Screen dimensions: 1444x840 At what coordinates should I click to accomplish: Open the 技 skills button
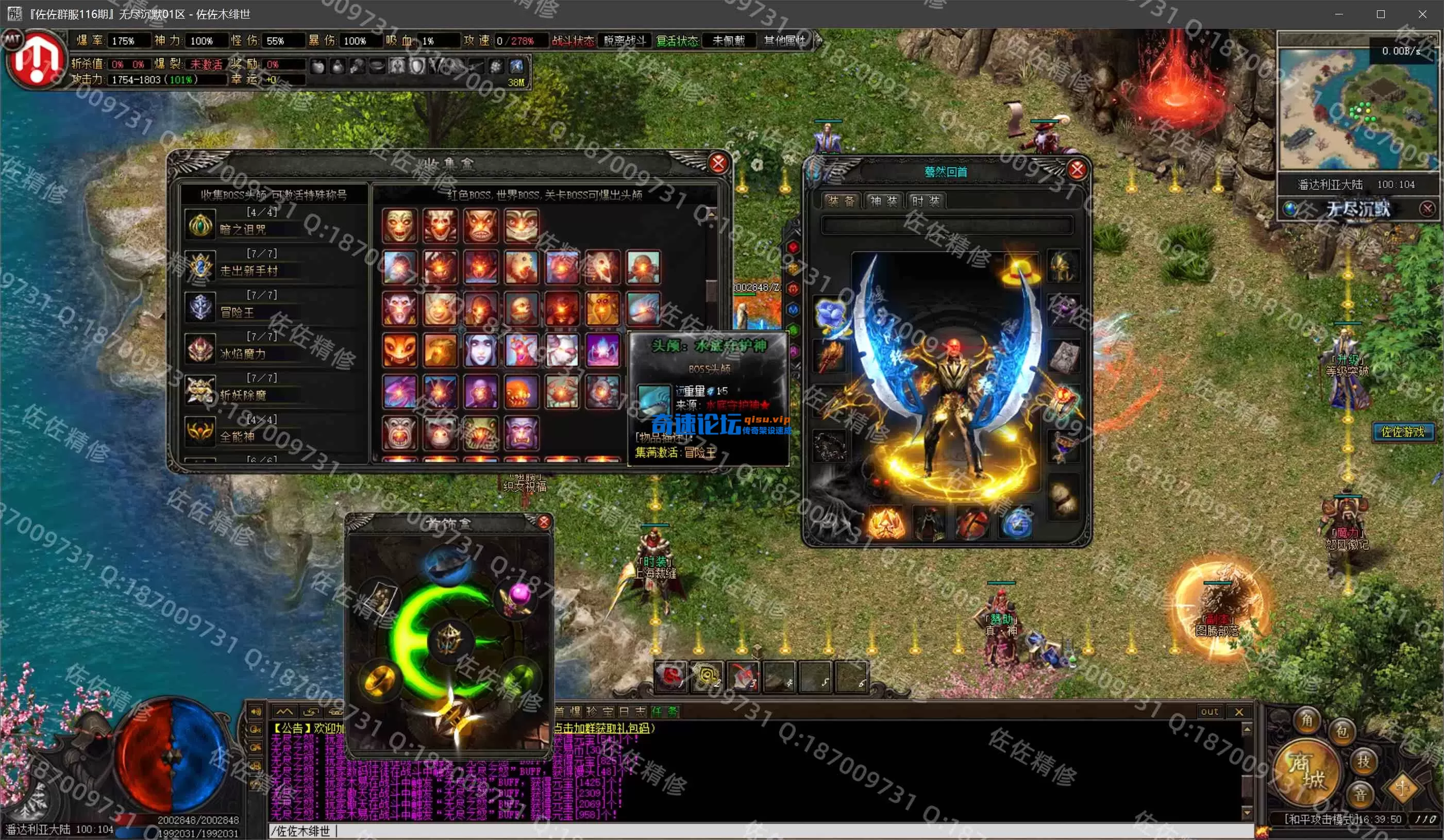click(x=1363, y=761)
